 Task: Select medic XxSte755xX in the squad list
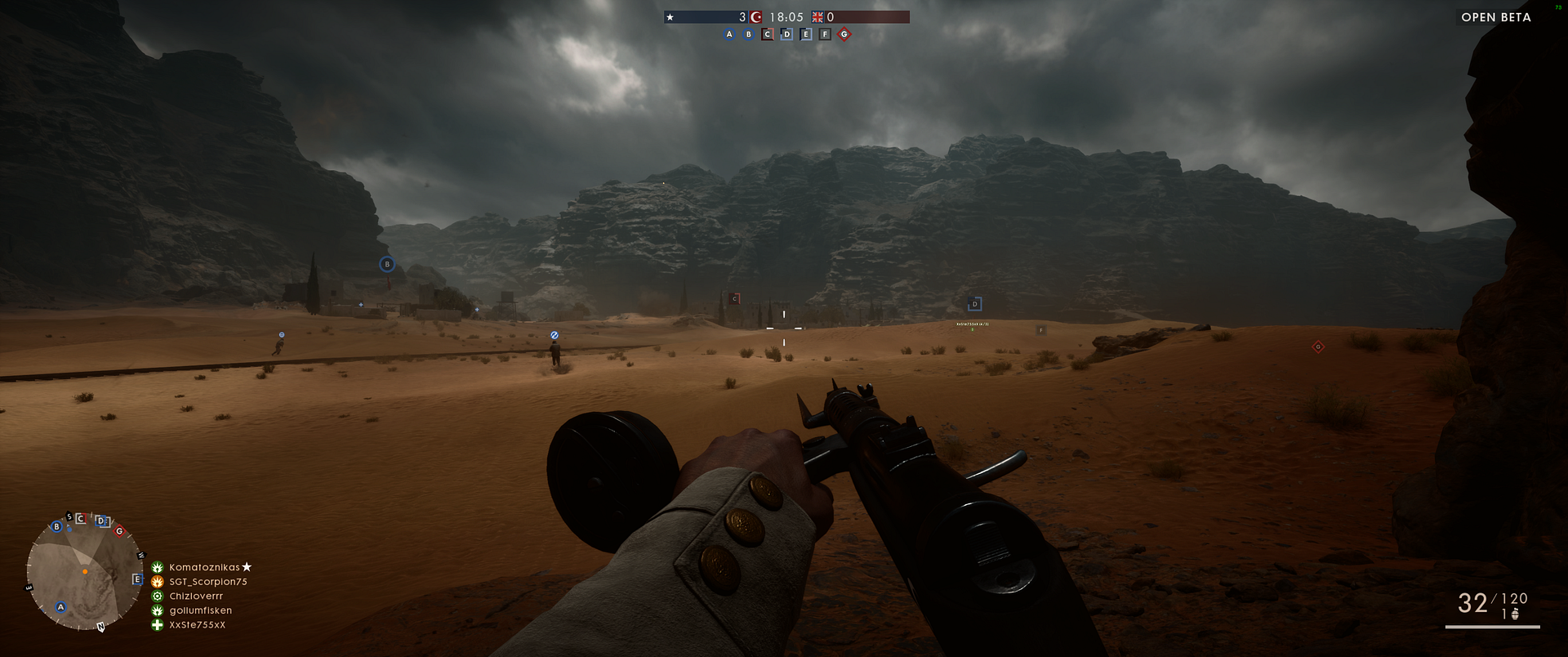[197, 625]
